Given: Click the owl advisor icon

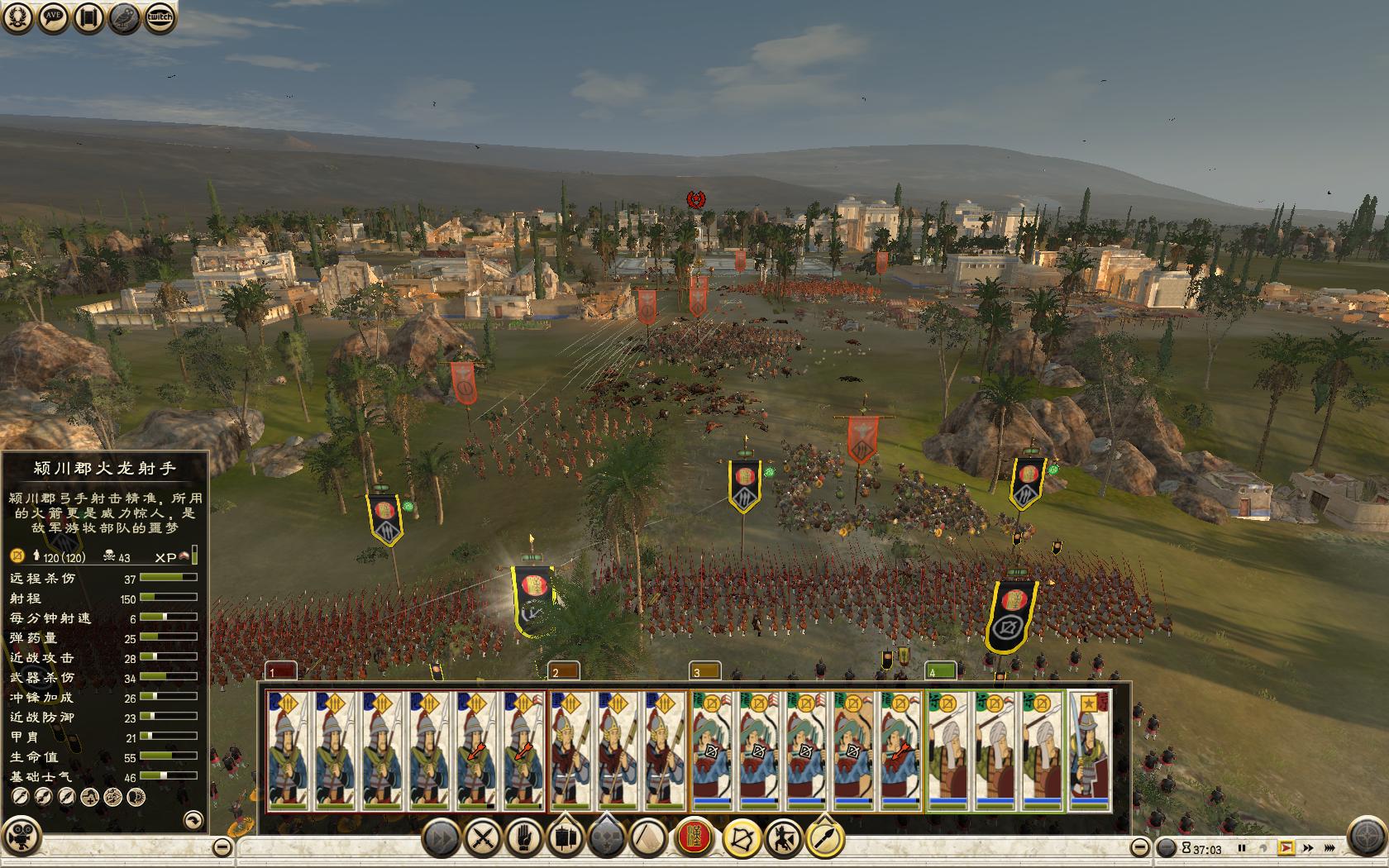Looking at the screenshot, I should 125,17.
